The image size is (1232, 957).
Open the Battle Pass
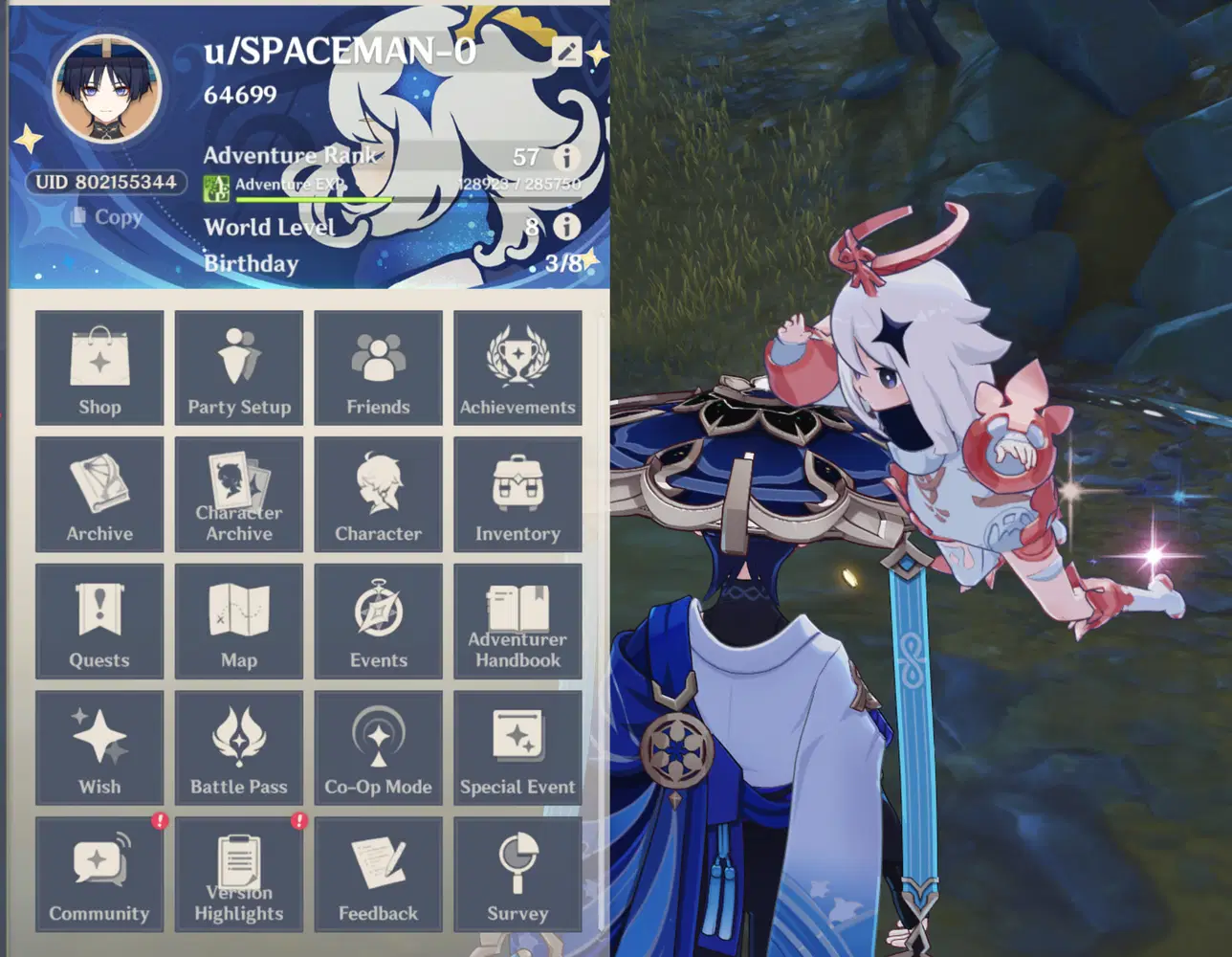coord(239,746)
